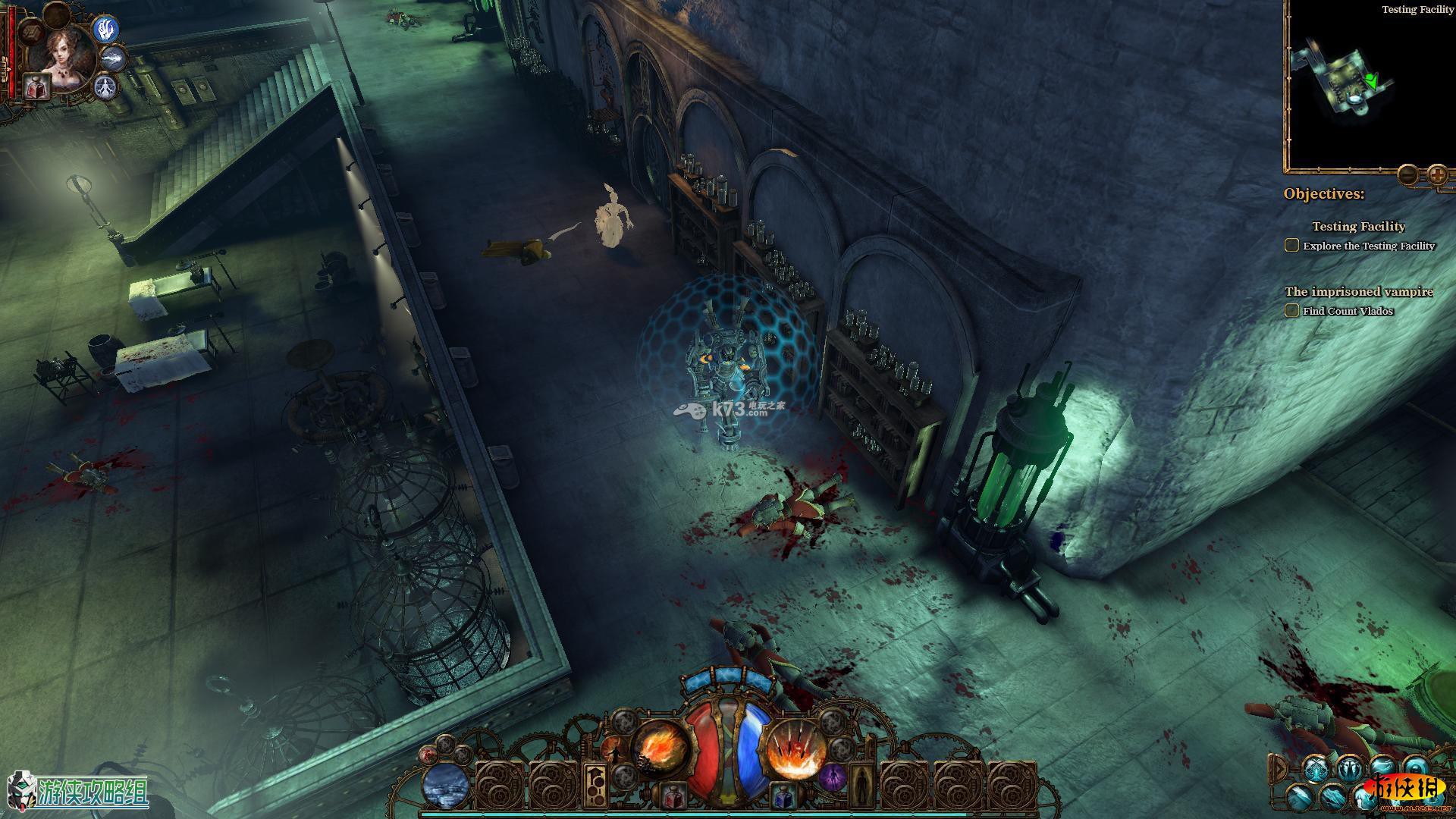Select the ghostly lady figure icon
This screenshot has width=1456, height=819.
(105, 87)
